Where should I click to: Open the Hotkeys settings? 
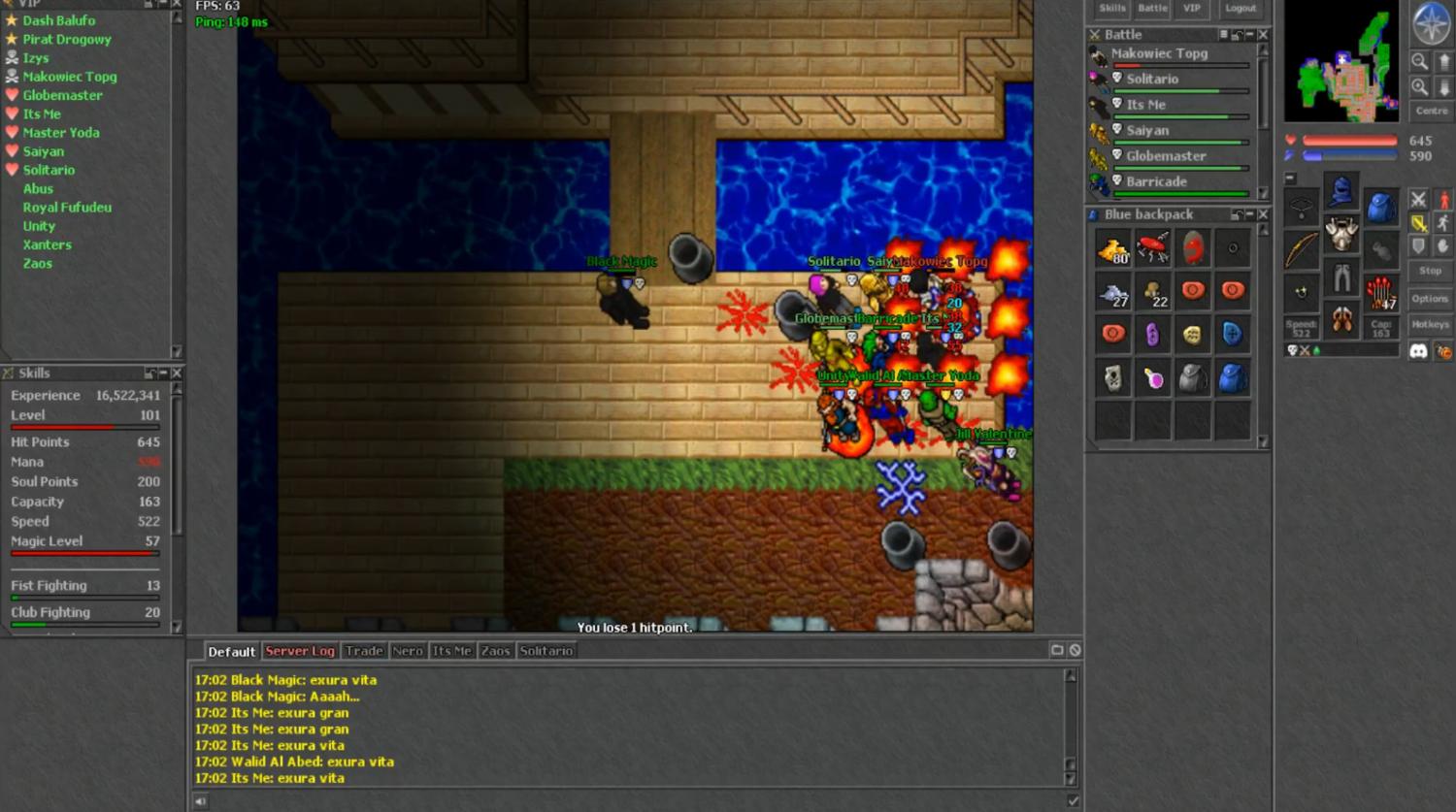[1429, 324]
